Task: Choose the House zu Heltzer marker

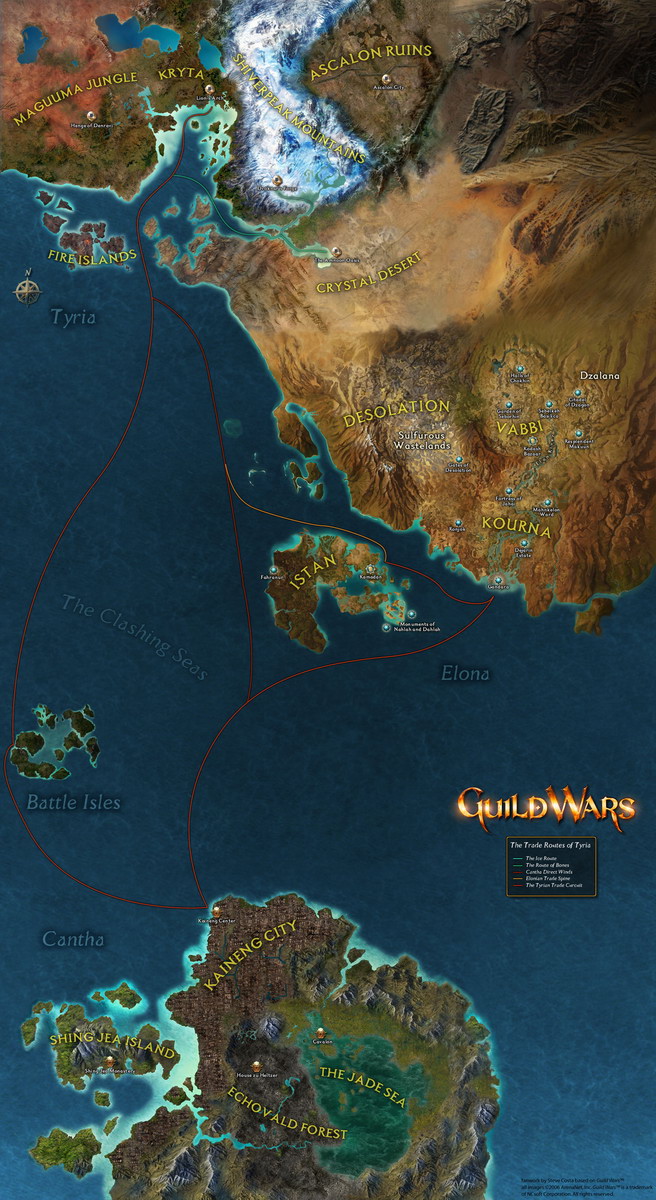Action: pos(257,1064)
